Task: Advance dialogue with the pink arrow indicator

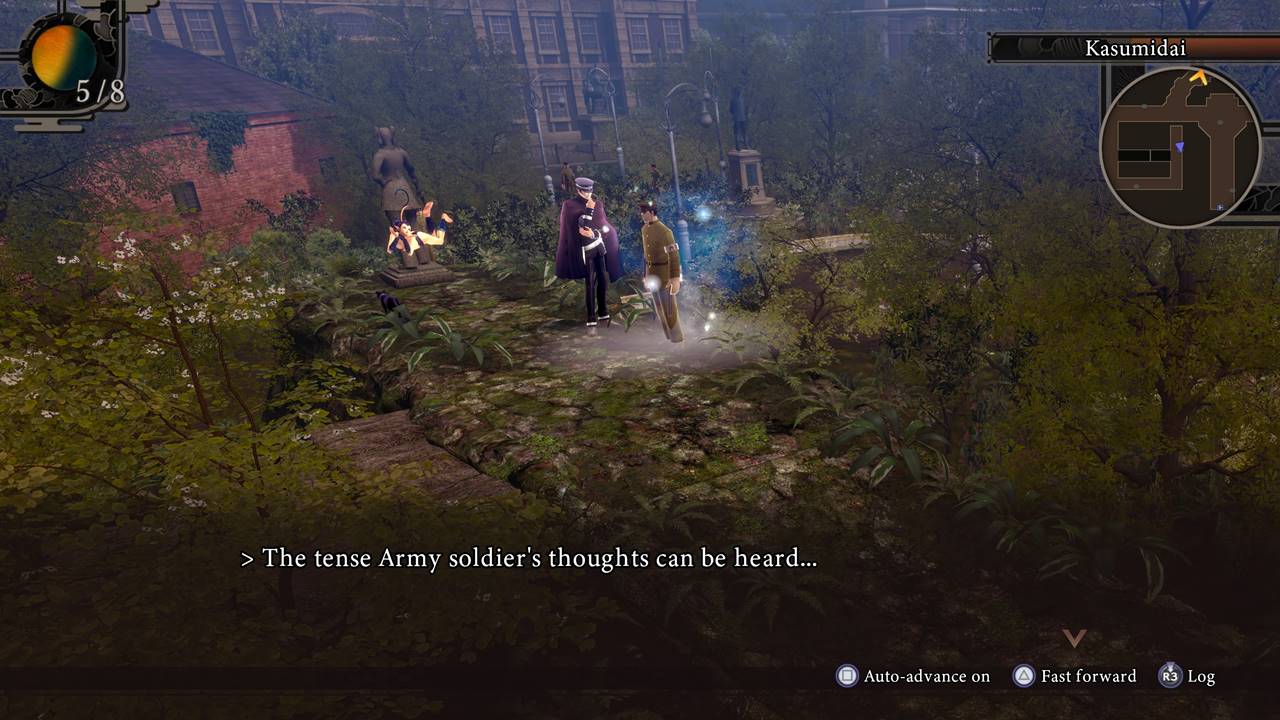Action: 1074,637
